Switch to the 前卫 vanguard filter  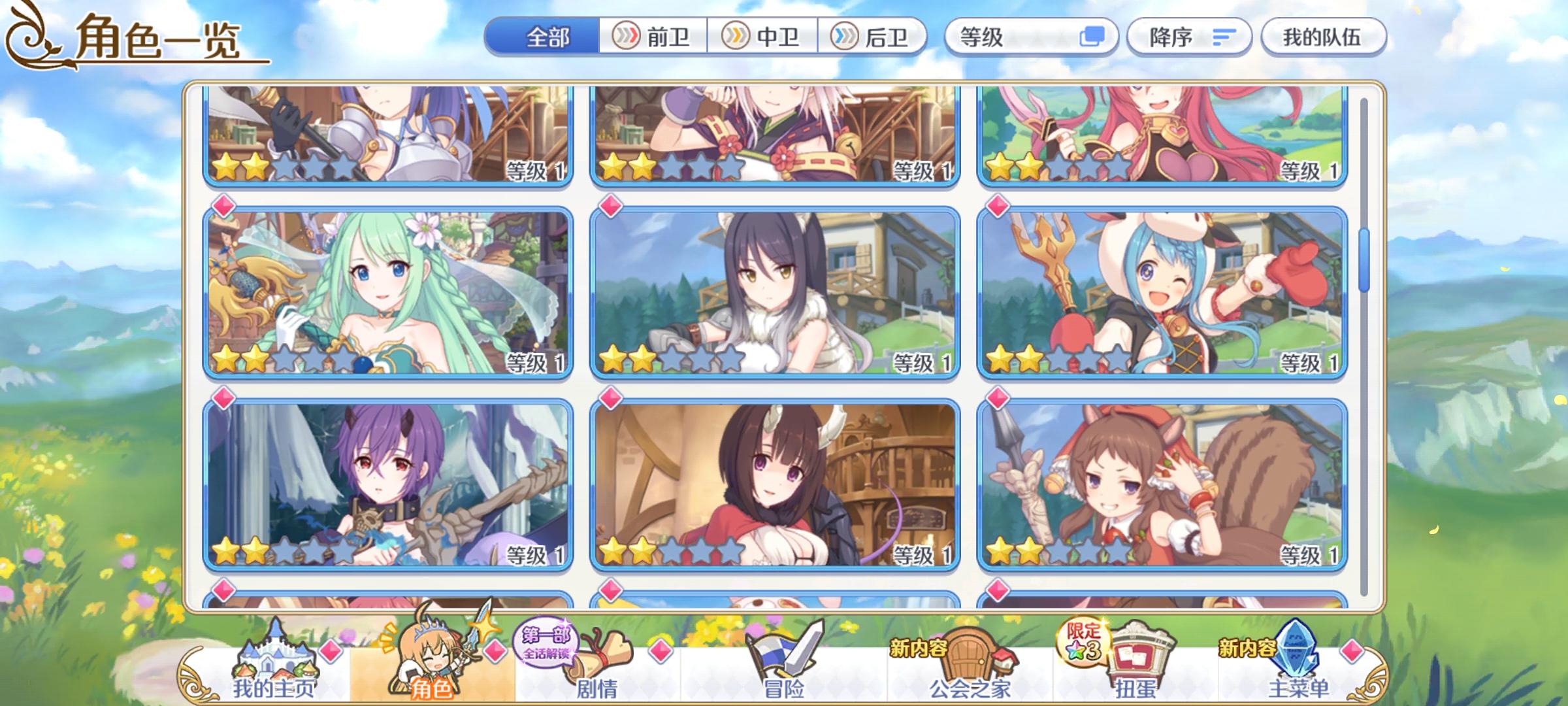[x=653, y=37]
